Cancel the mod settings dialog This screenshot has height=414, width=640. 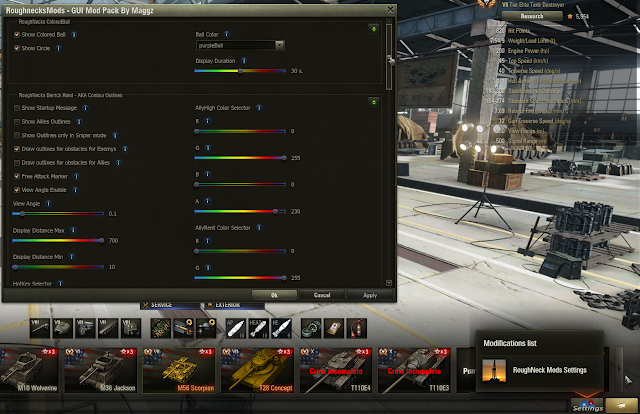pyautogui.click(x=322, y=295)
